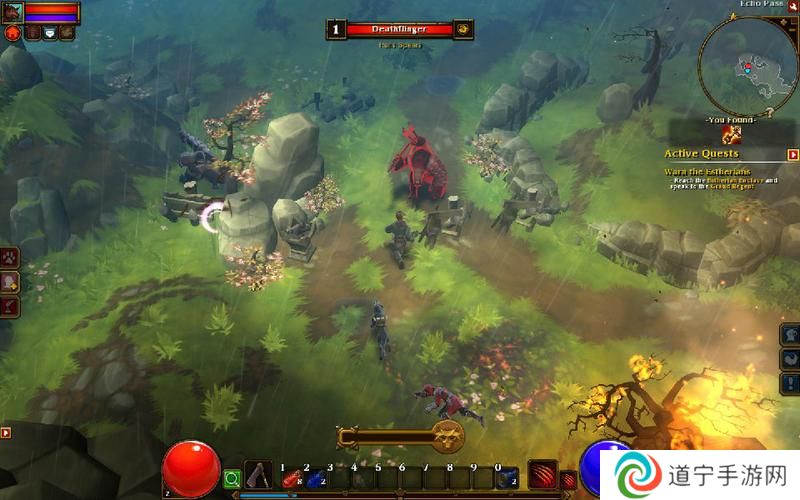Screen dimensions: 800x500
Task: Click the item in hotbar slot 0
Action: click(507, 478)
